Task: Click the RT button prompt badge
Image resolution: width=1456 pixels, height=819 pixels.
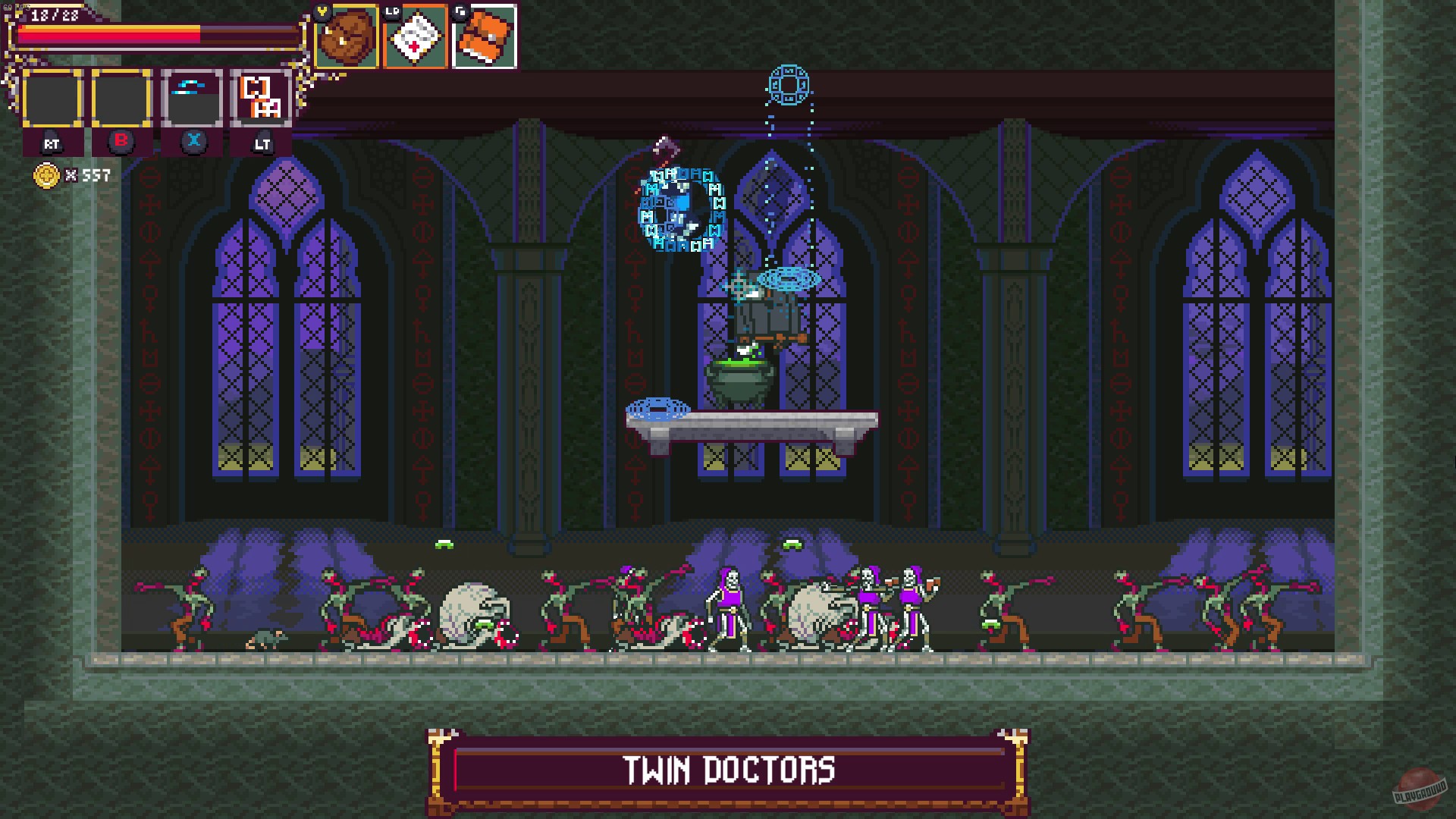Action: 53,144
